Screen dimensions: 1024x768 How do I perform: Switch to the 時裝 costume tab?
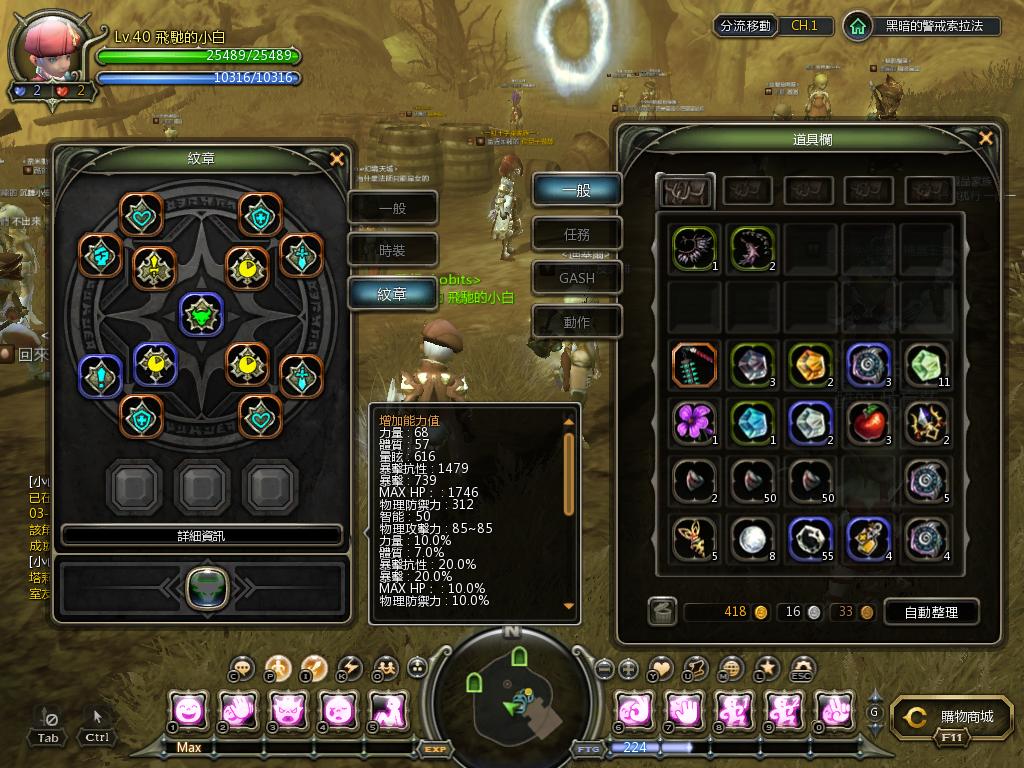coord(393,251)
